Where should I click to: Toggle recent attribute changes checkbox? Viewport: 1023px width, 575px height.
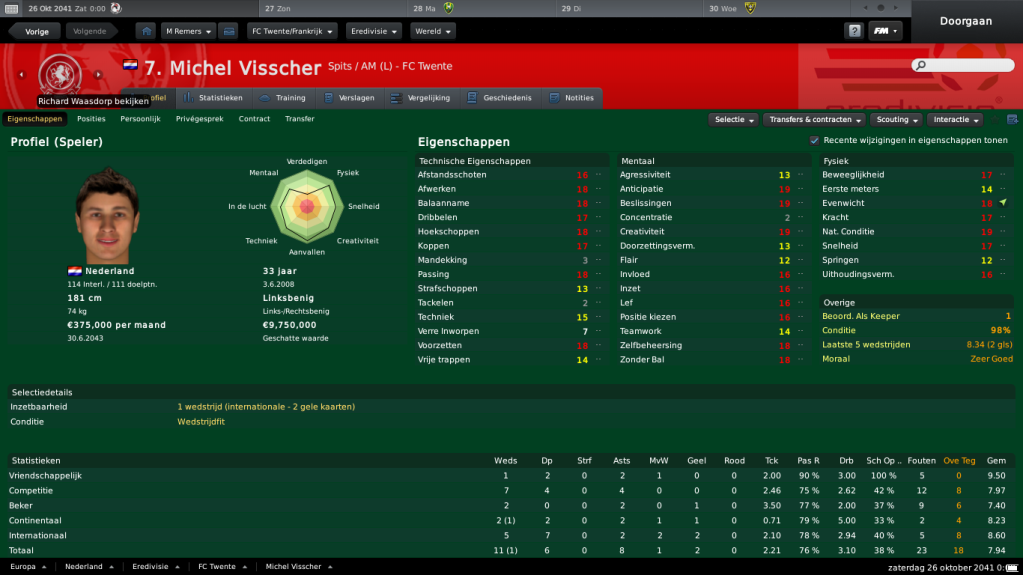[814, 141]
